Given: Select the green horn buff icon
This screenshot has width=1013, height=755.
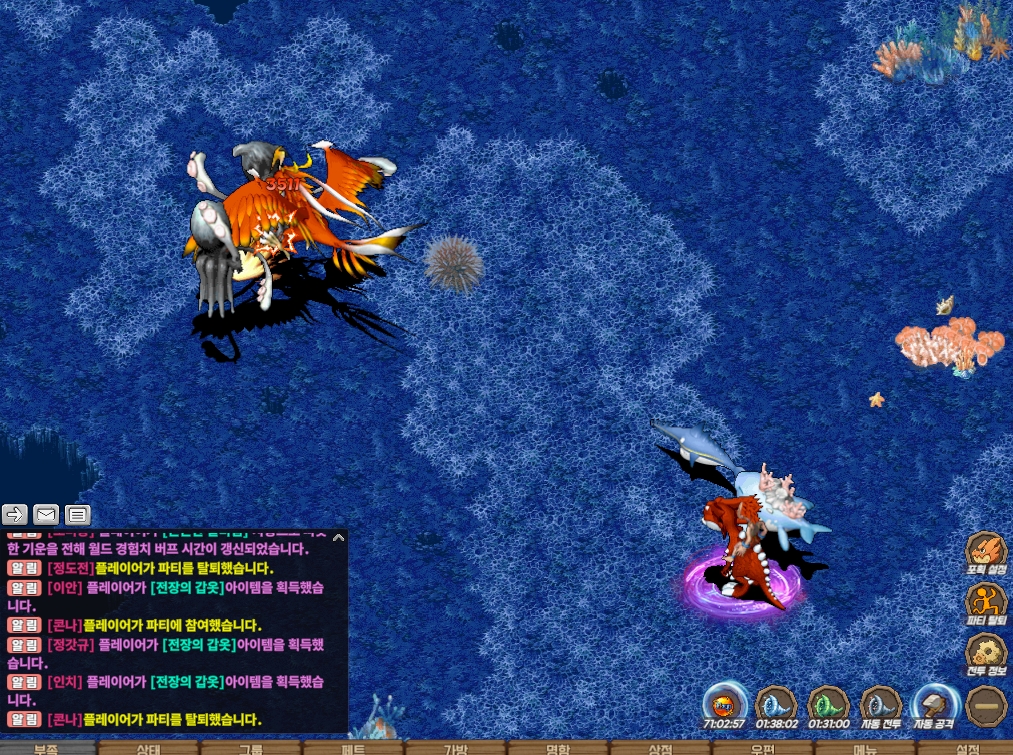Looking at the screenshot, I should click(x=828, y=705).
